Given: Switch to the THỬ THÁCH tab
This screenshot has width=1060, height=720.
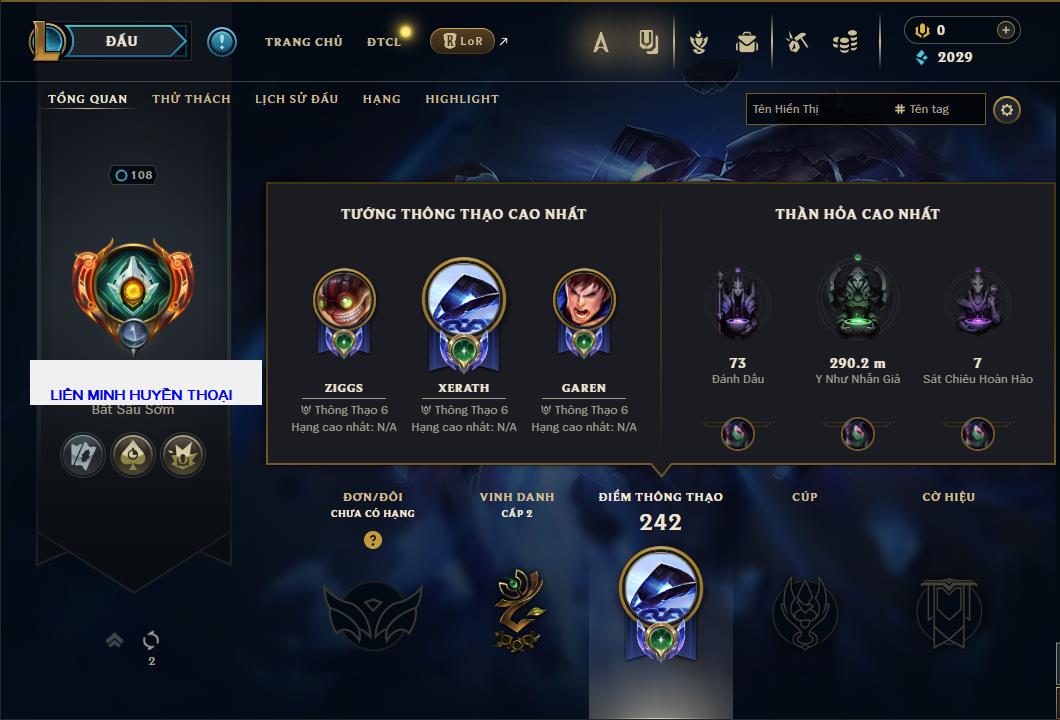Looking at the screenshot, I should click(x=191, y=99).
